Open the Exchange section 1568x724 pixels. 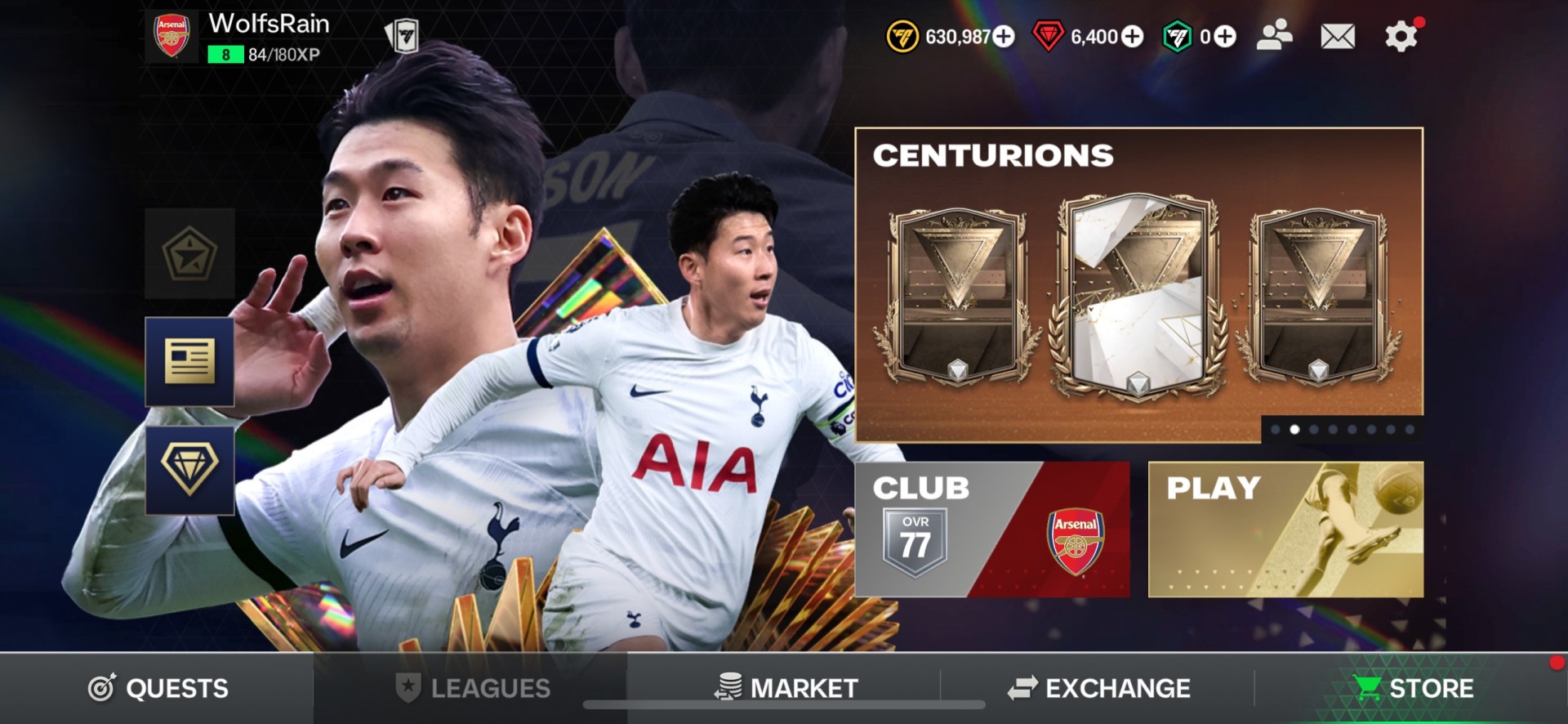click(1098, 688)
